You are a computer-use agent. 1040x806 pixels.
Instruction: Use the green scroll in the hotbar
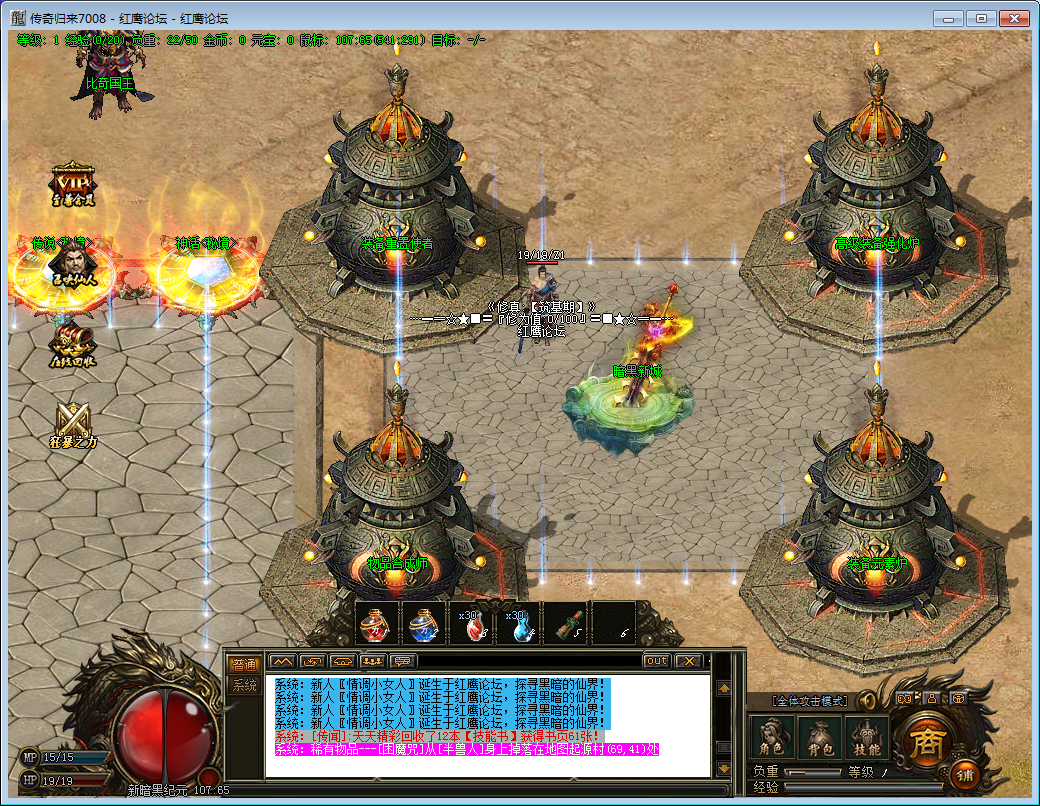(568, 625)
